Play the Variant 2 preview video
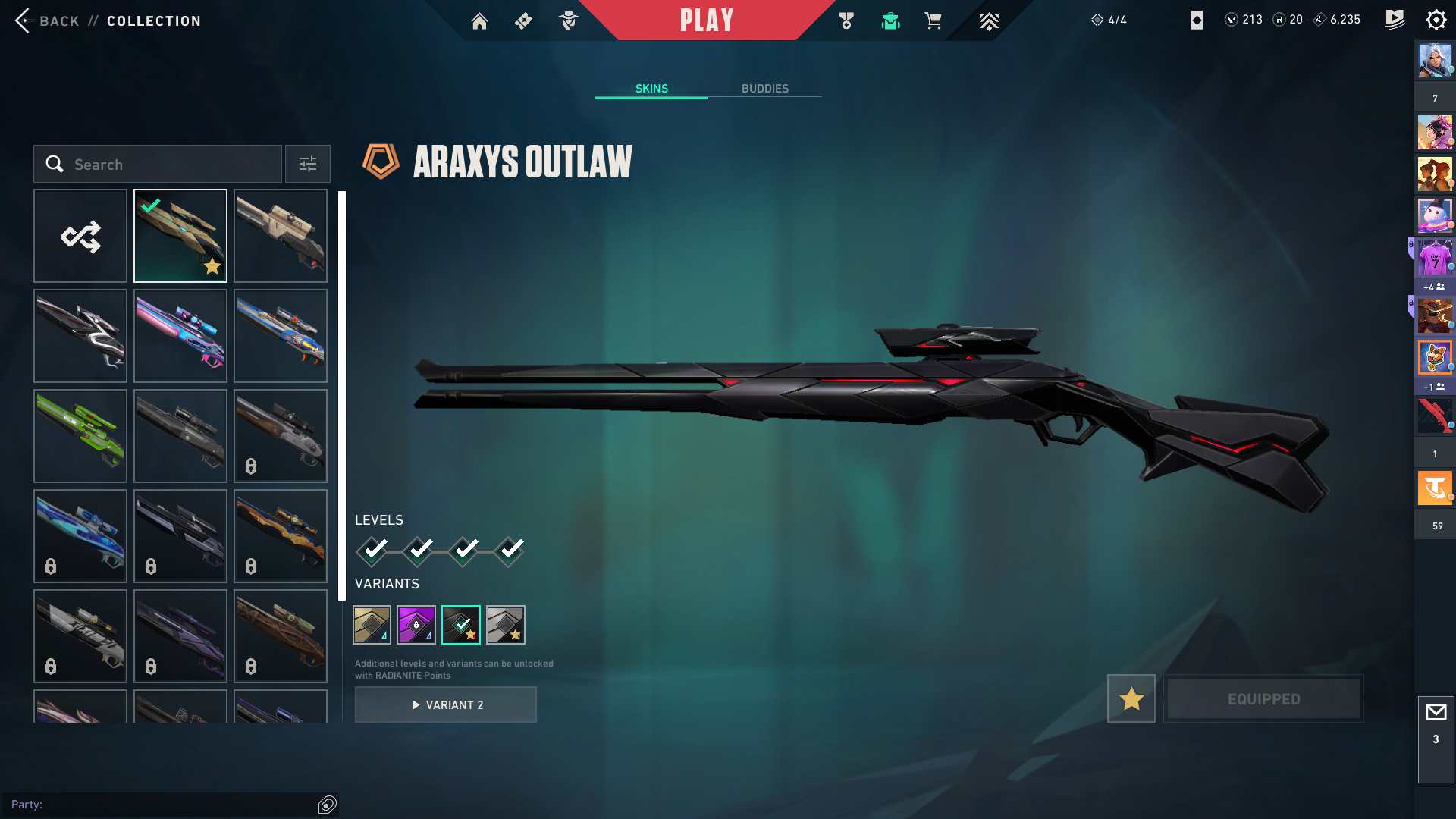 [x=446, y=704]
